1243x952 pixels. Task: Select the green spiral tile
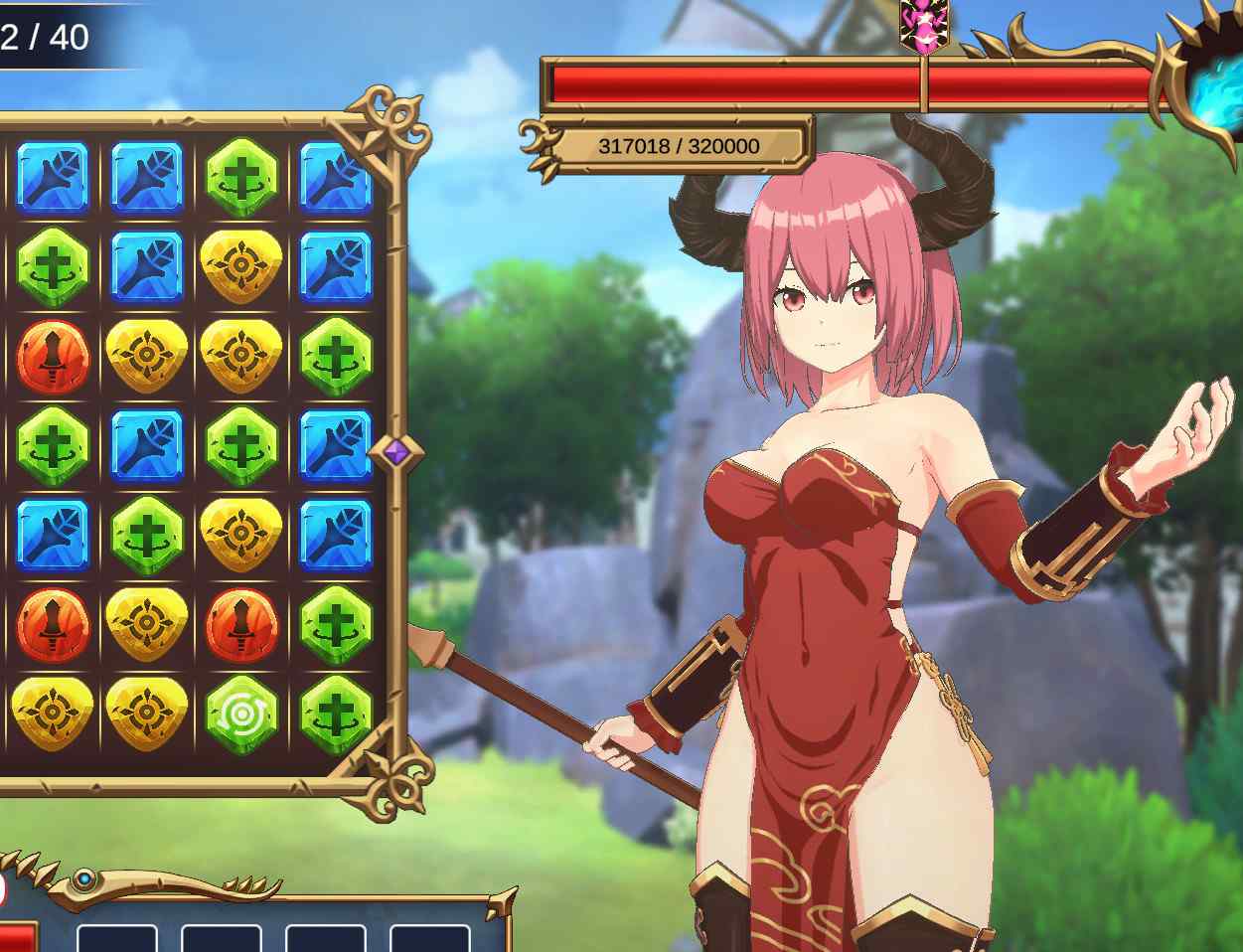[240, 714]
